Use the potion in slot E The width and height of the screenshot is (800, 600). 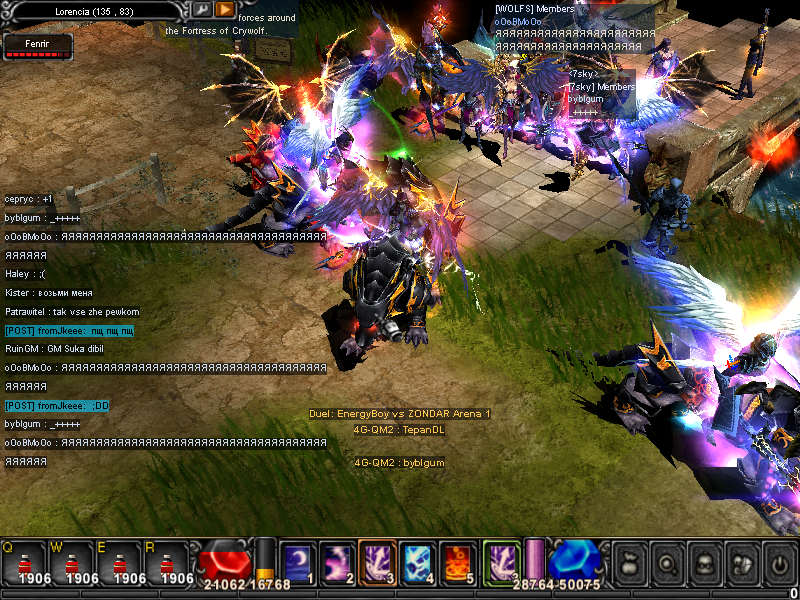[121, 563]
